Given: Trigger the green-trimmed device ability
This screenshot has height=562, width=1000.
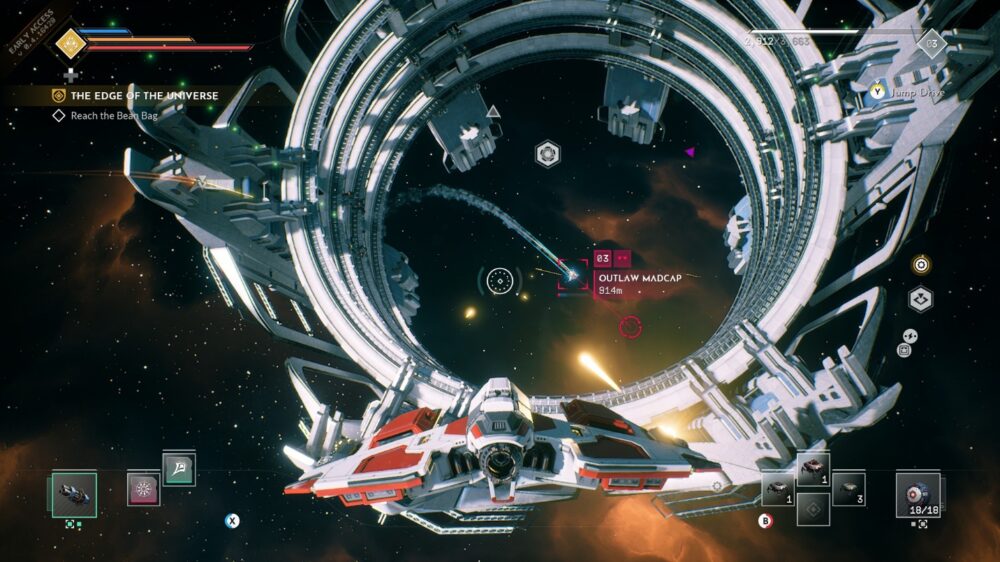Looking at the screenshot, I should point(179,469).
